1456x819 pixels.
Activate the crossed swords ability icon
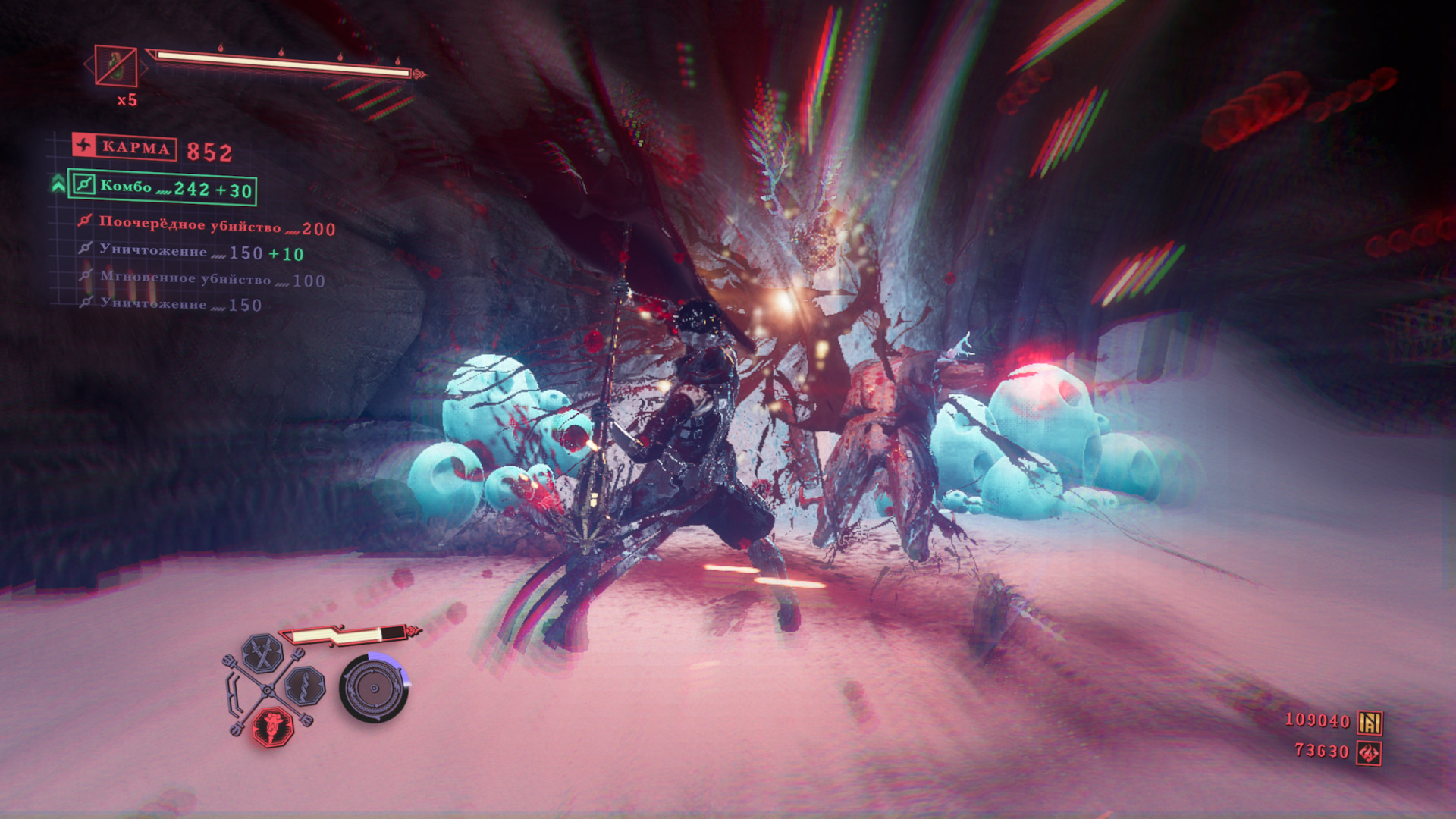click(262, 654)
